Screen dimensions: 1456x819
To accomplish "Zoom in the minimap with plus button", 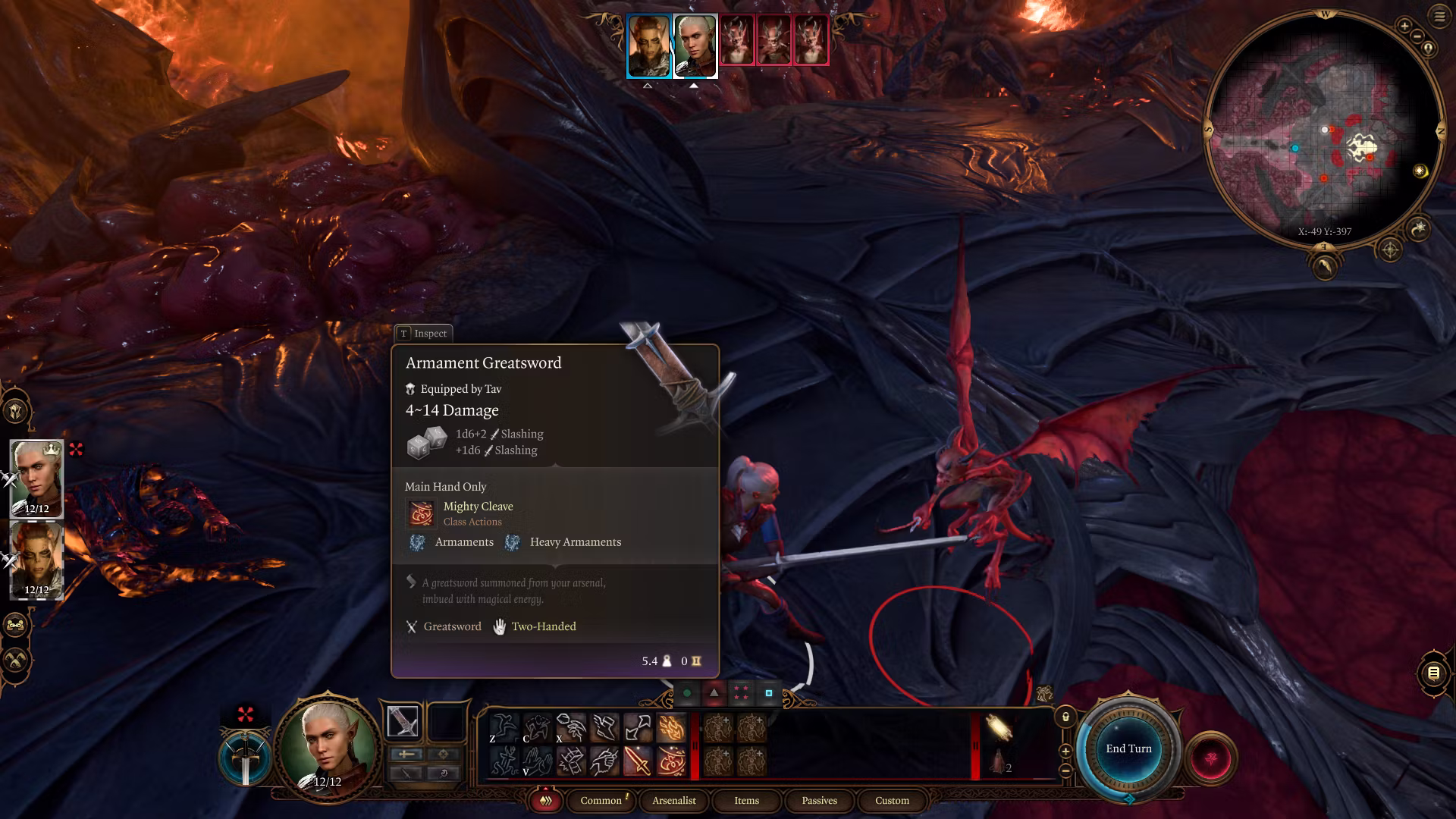I will (1404, 26).
